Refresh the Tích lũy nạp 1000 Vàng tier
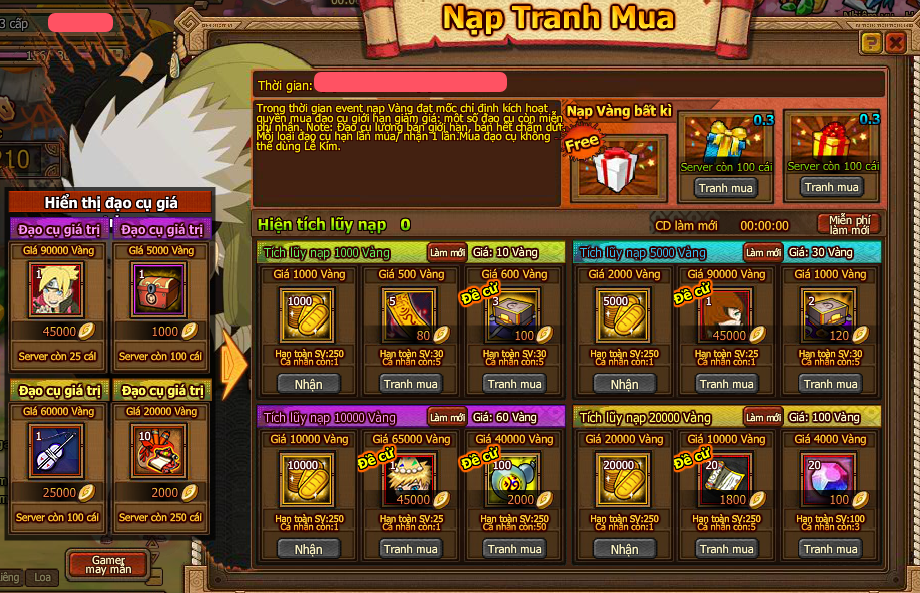Viewport: 920px width, 593px height. [x=447, y=253]
